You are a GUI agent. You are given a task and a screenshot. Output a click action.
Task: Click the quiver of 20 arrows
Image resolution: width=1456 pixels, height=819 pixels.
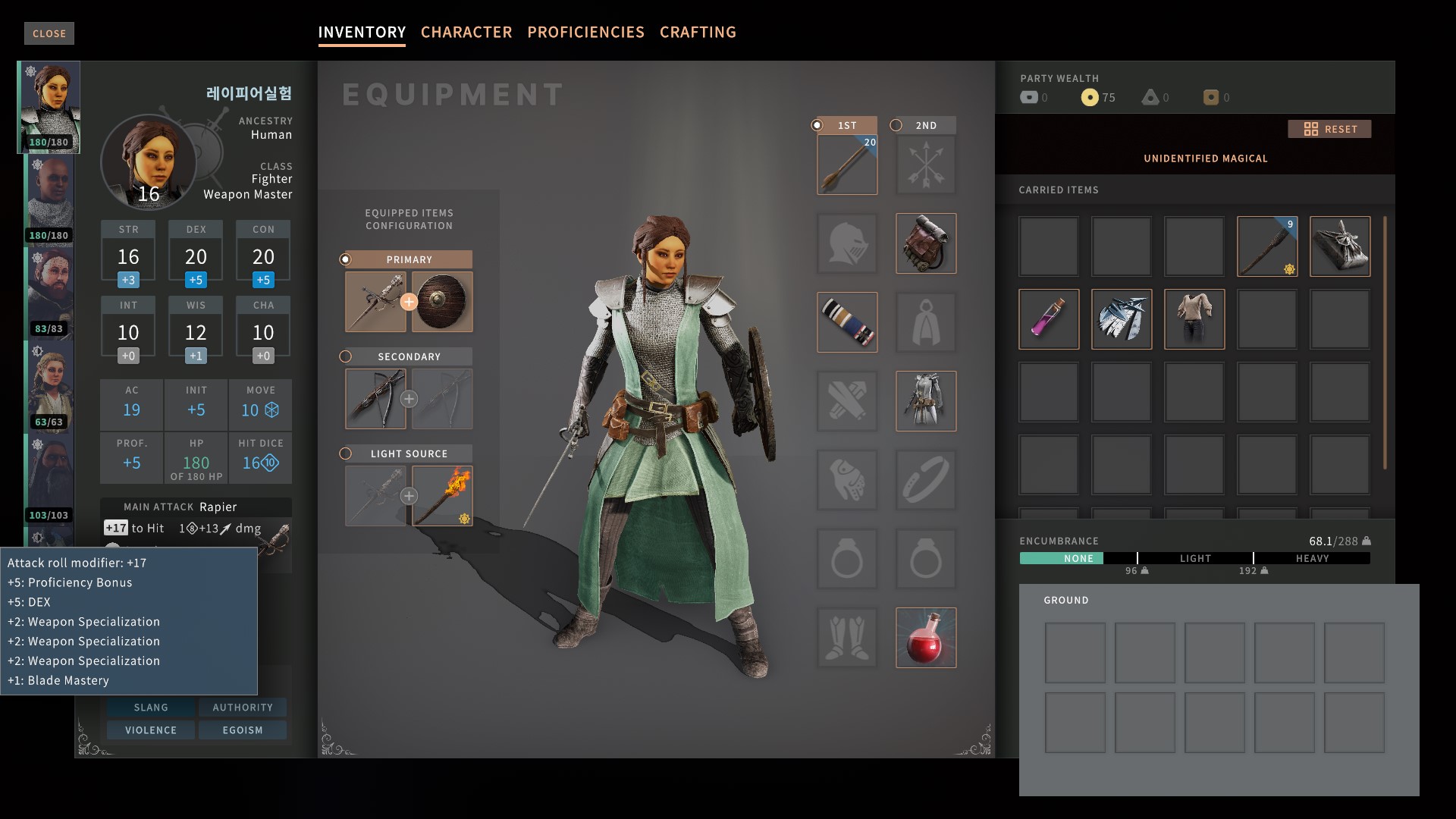(846, 164)
